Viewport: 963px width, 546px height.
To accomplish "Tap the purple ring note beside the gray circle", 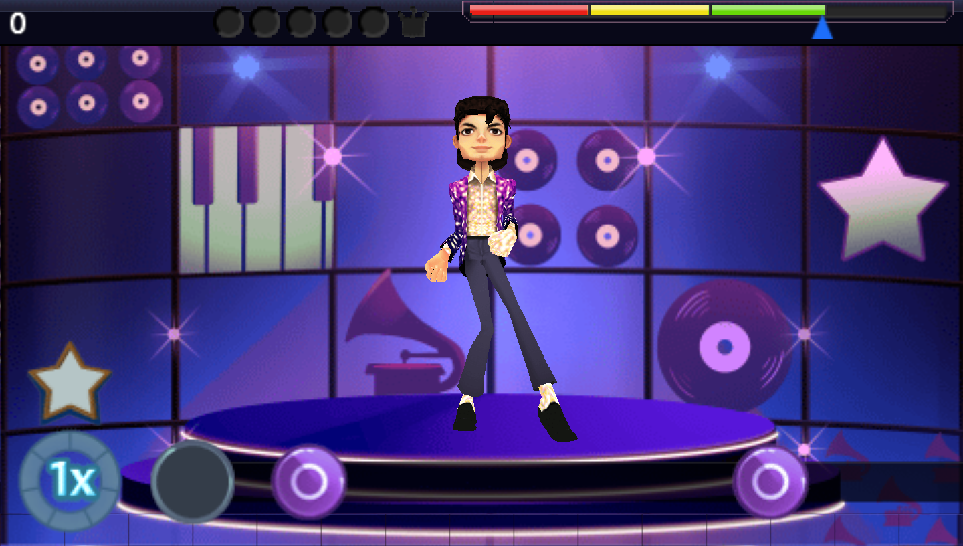I will tap(309, 482).
